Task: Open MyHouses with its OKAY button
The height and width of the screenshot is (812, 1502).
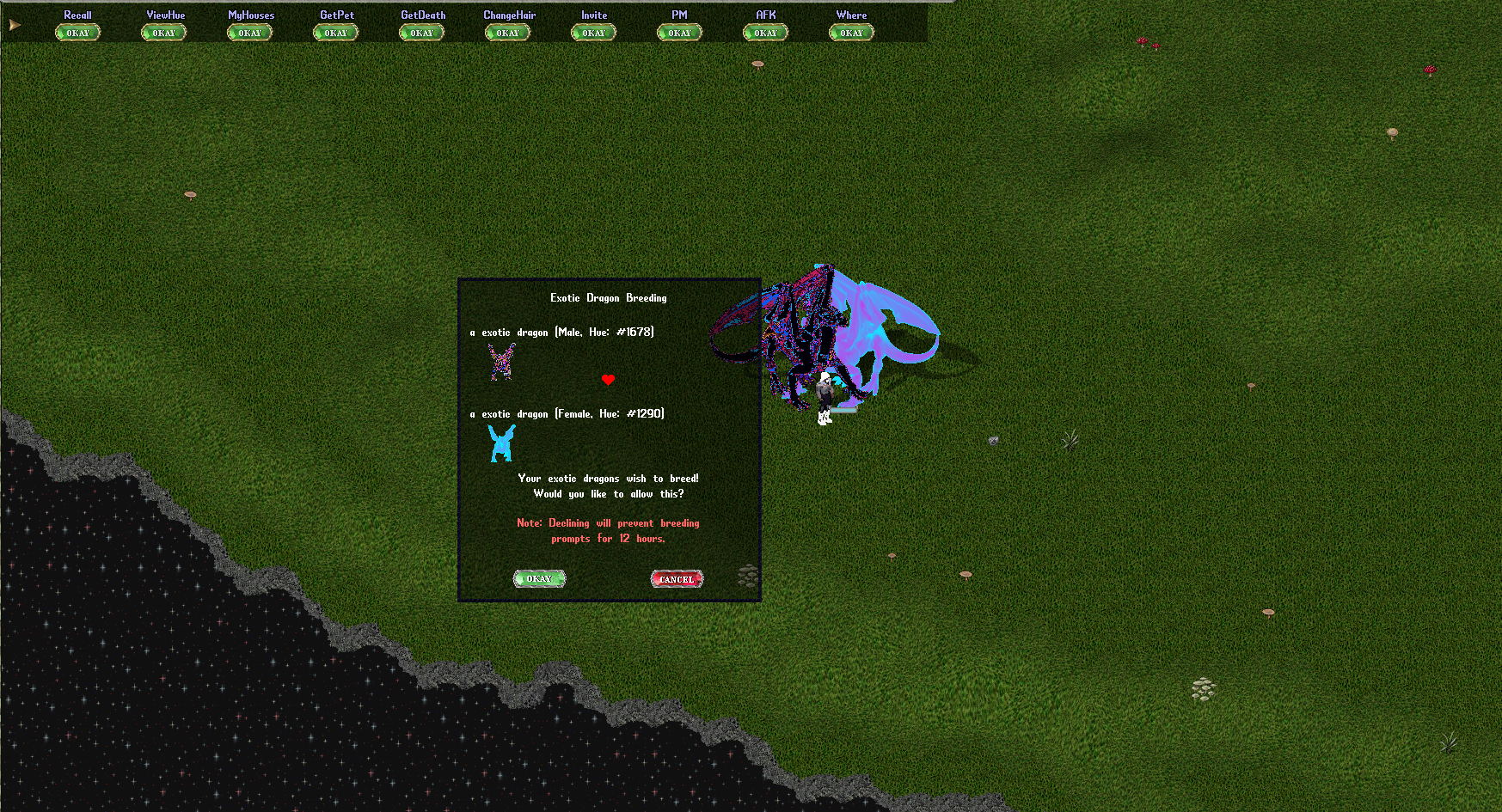Action: tap(249, 33)
